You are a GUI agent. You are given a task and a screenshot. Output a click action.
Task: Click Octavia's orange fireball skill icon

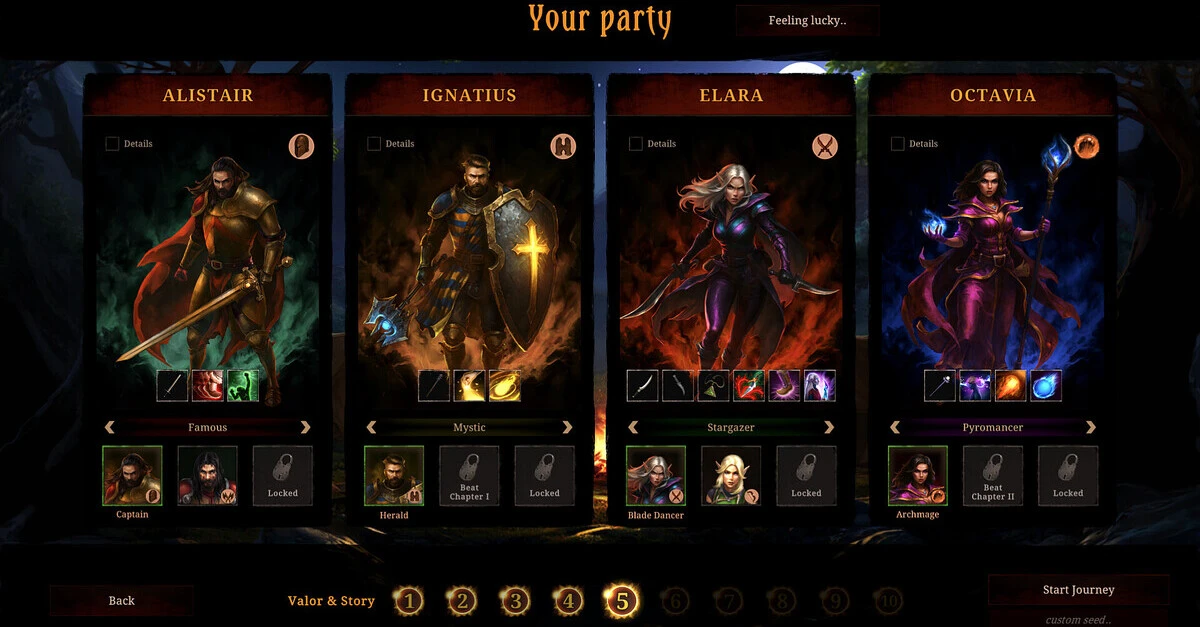[x=1008, y=385]
